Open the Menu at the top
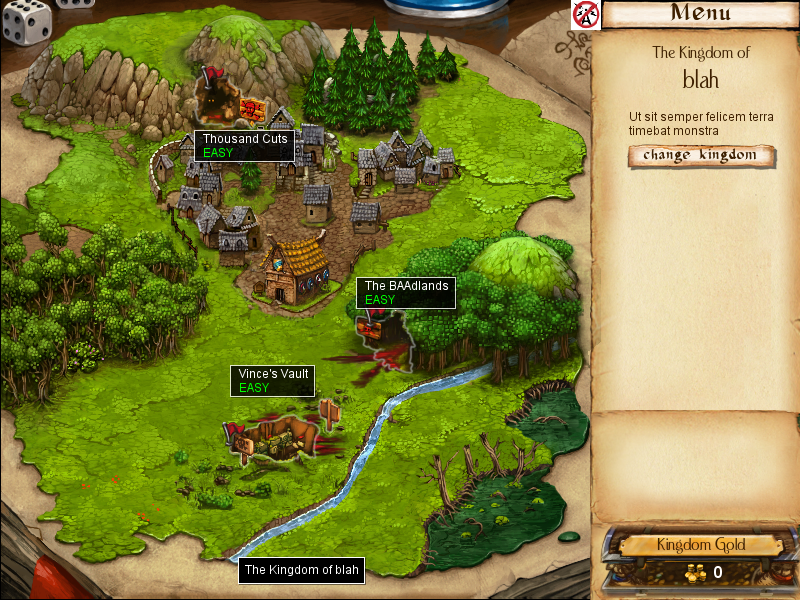Screen dimensions: 800x600 (700, 14)
